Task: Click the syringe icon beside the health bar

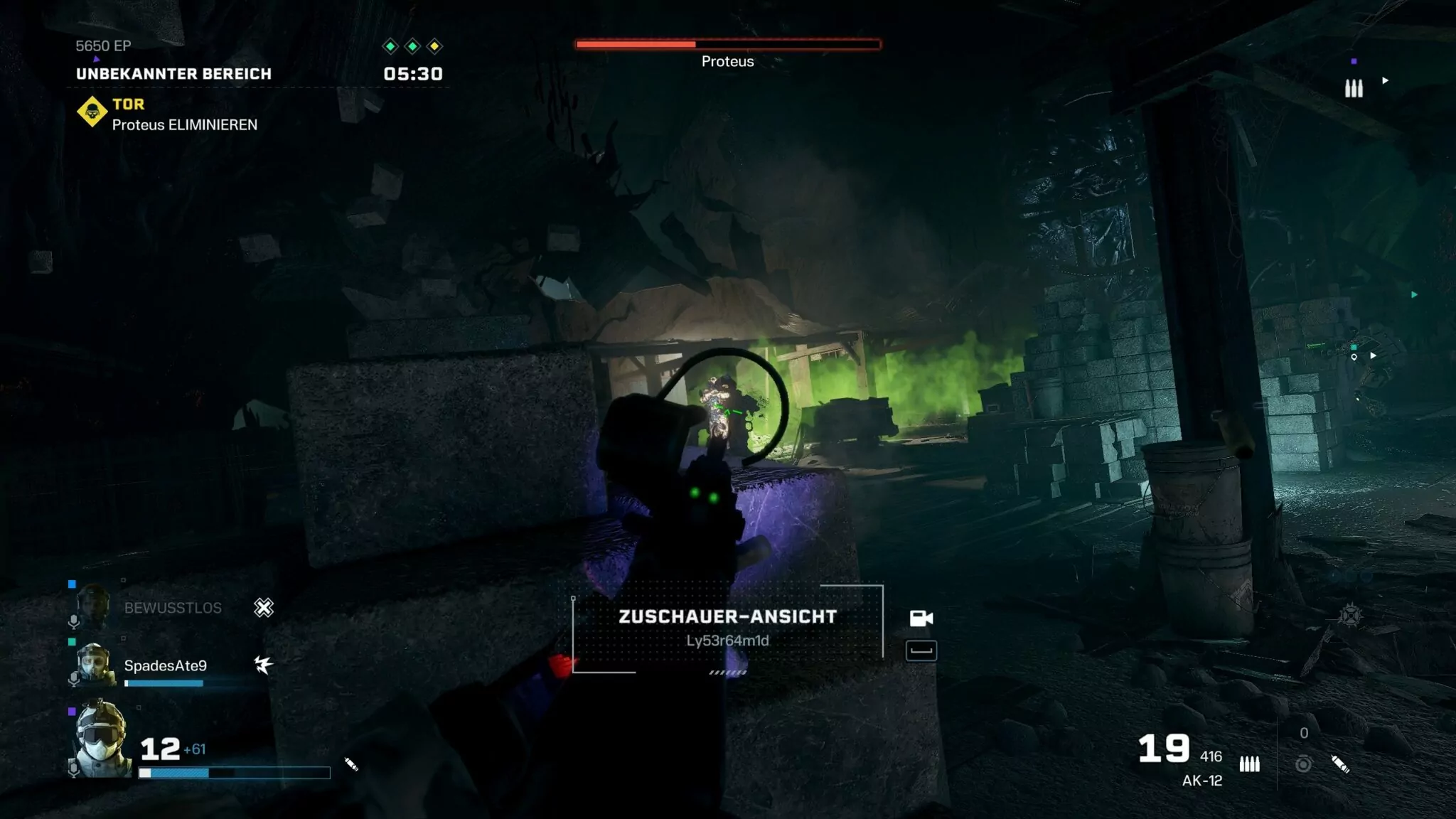Action: (351, 764)
